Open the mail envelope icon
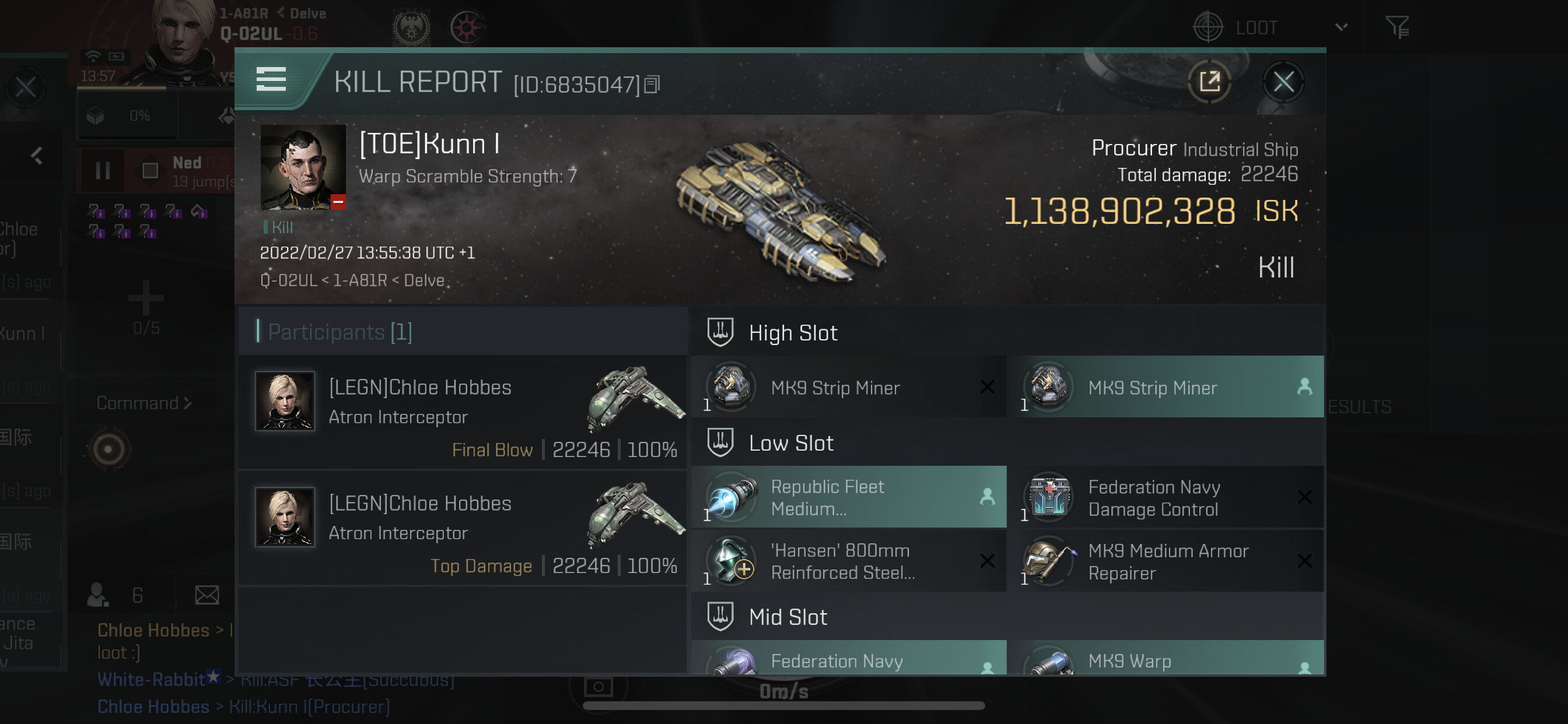 coord(207,595)
